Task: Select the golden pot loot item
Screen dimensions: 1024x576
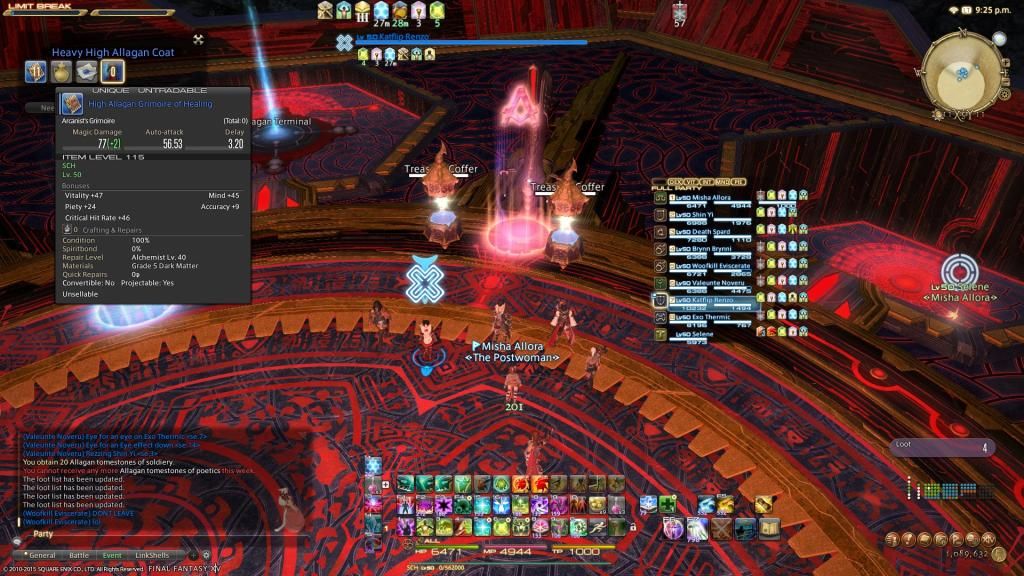Action: pos(62,71)
